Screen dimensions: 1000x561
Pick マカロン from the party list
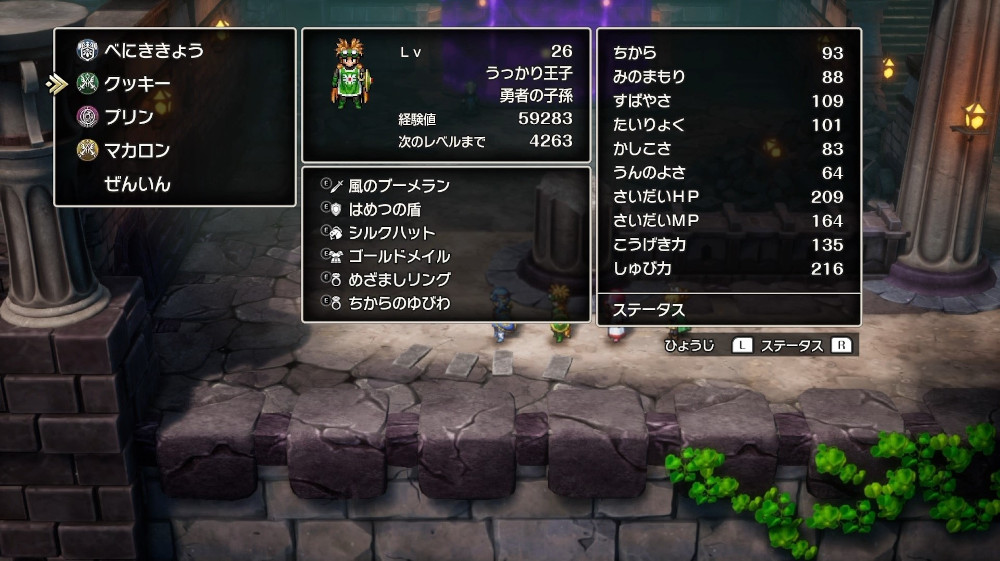point(137,151)
